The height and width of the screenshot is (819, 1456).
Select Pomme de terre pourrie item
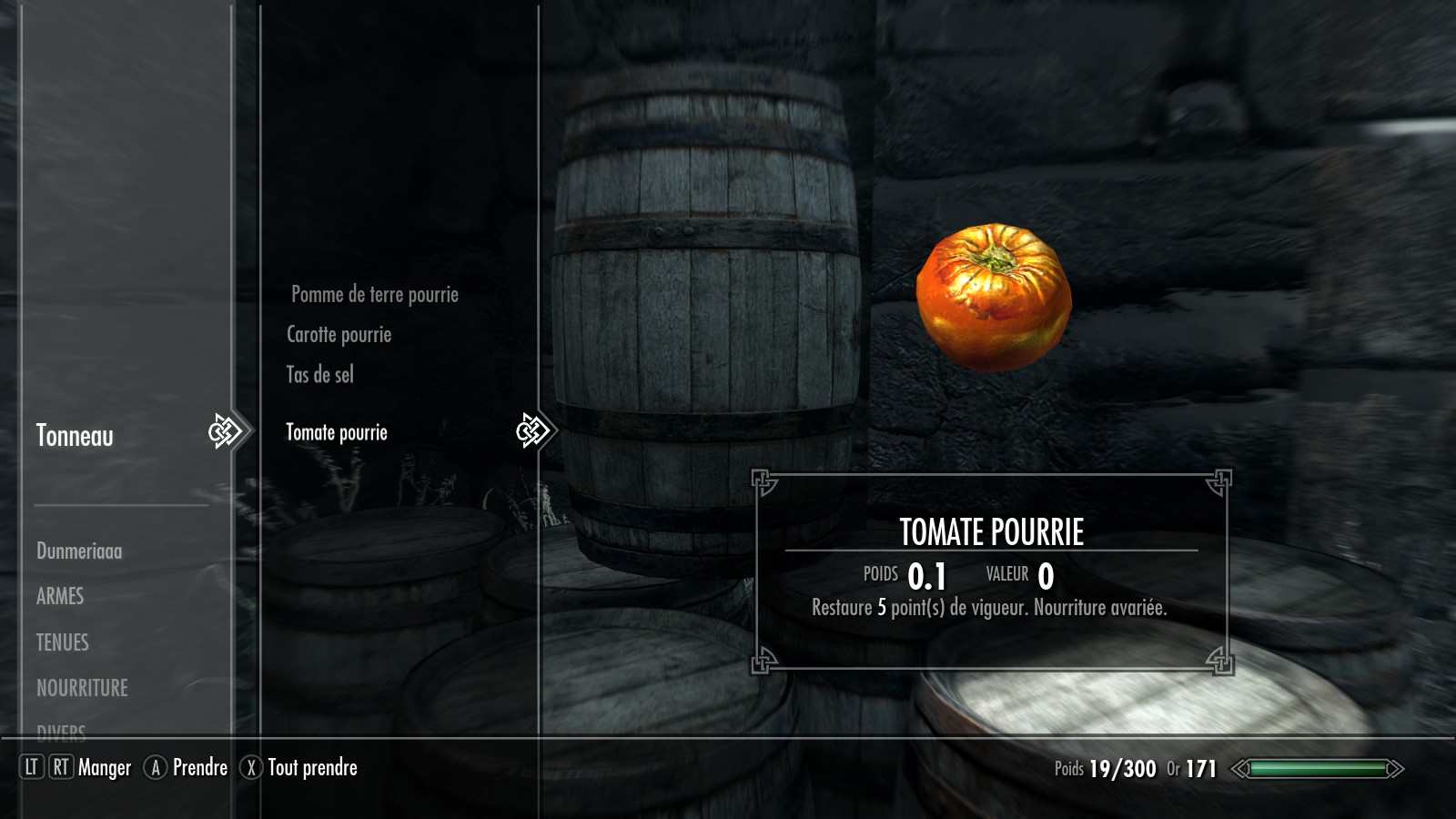[374, 295]
